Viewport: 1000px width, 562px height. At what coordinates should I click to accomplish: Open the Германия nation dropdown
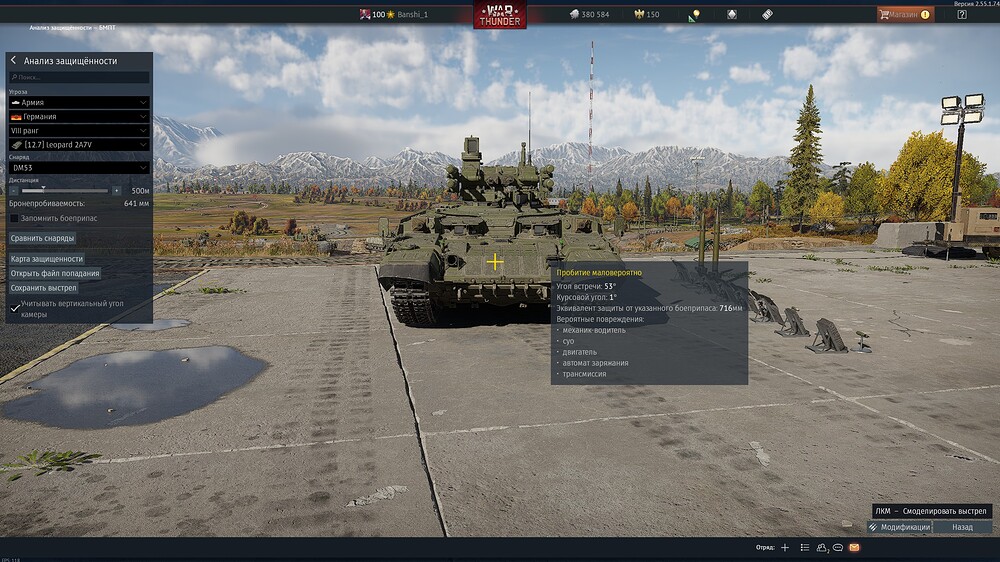click(79, 116)
